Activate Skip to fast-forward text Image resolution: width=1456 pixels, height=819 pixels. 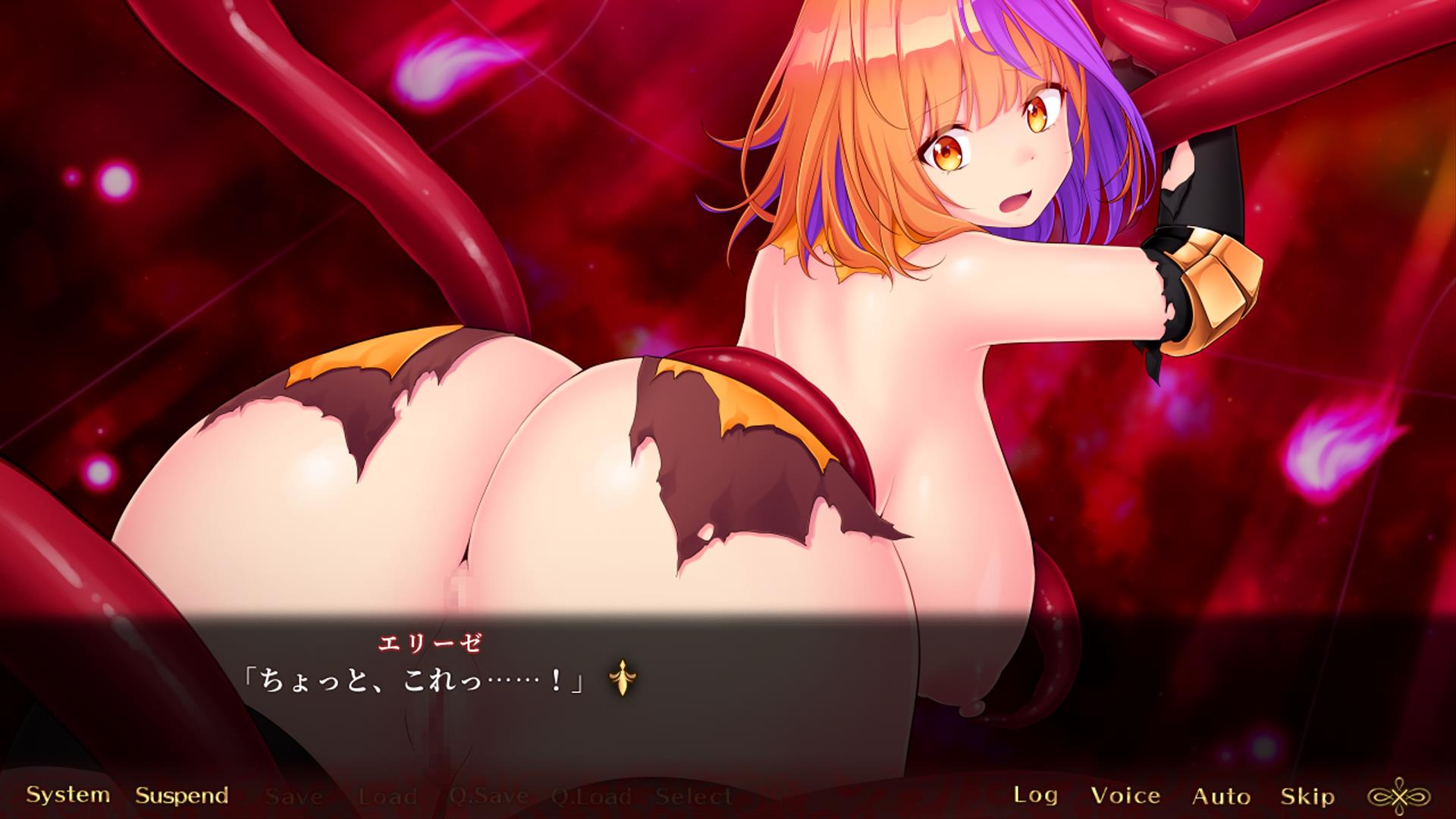tap(1307, 795)
